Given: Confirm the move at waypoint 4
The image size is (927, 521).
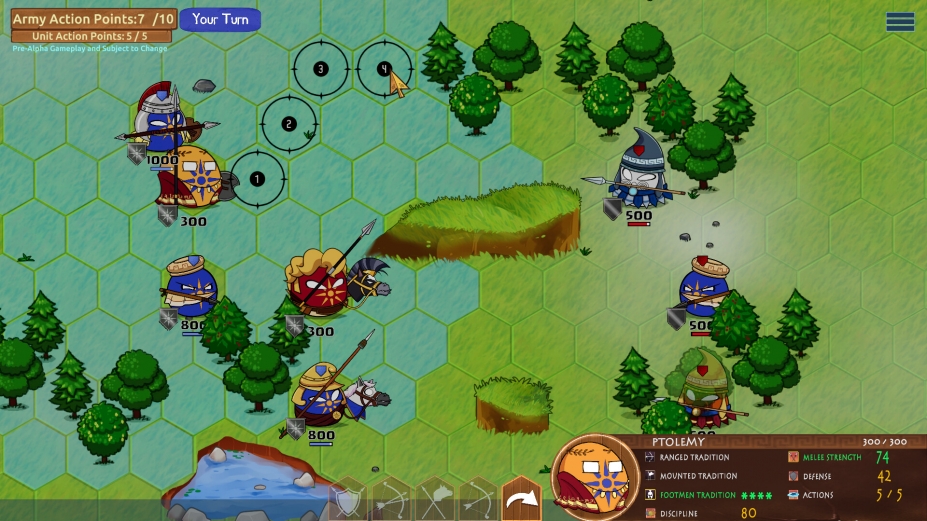Looking at the screenshot, I should [384, 69].
